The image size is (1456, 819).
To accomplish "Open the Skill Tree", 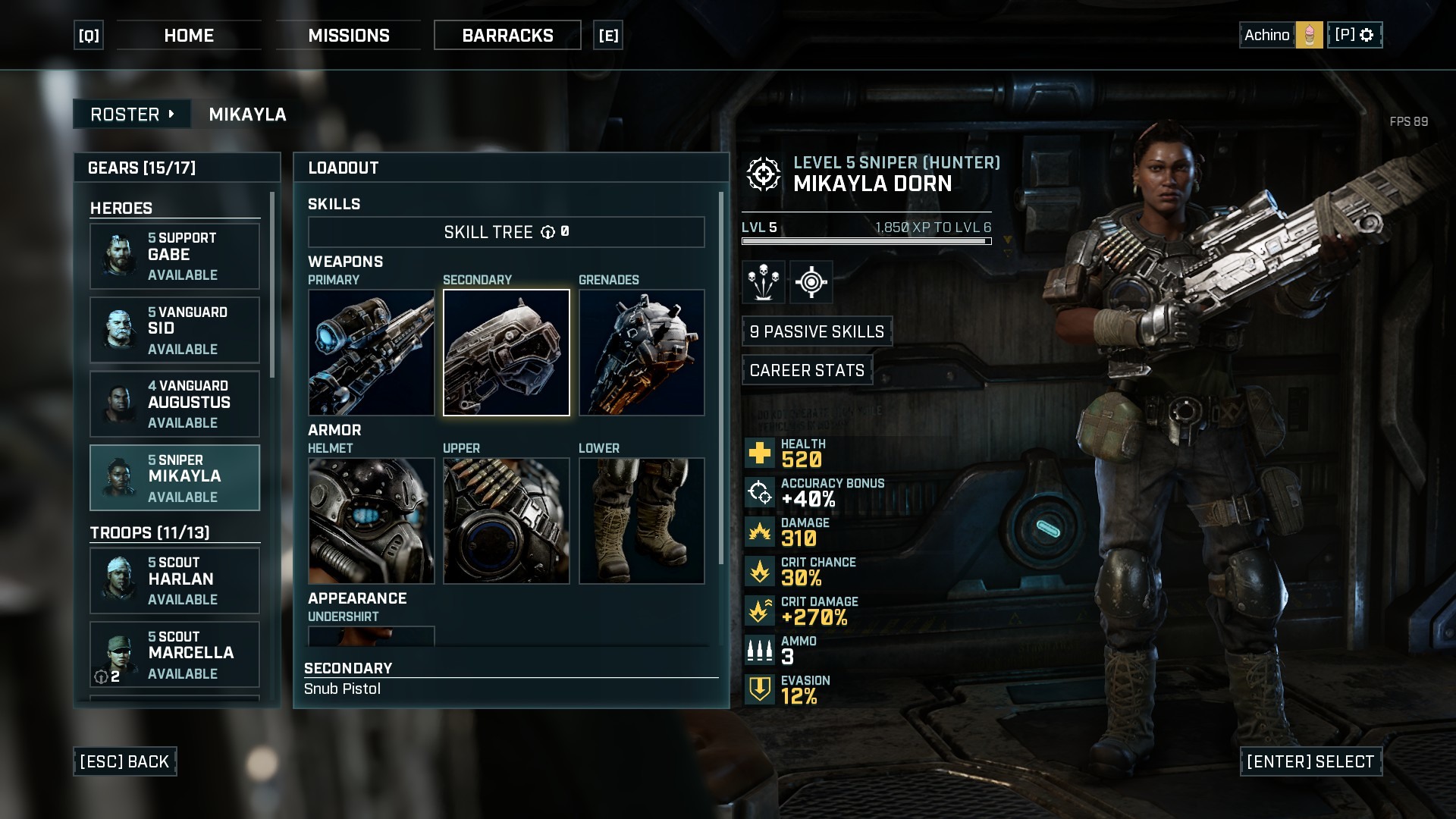I will point(506,232).
